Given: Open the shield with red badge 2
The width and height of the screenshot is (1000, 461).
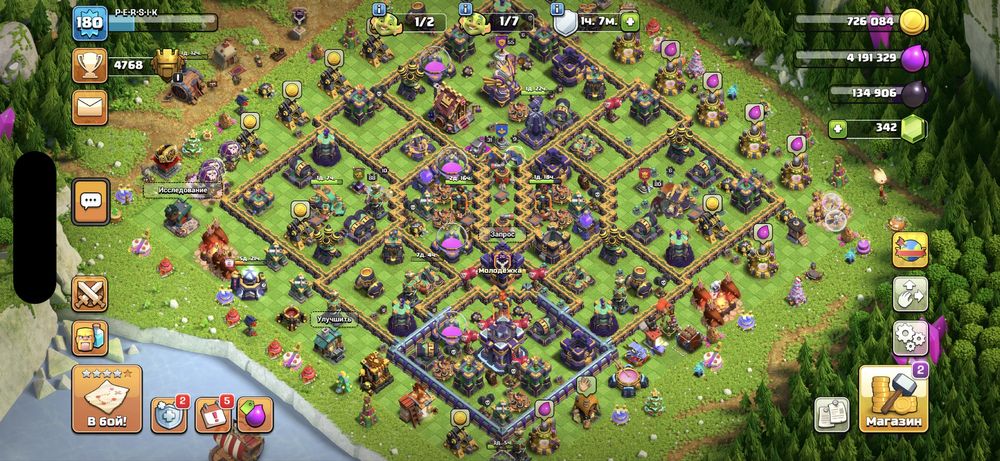Looking at the screenshot, I should click(168, 414).
